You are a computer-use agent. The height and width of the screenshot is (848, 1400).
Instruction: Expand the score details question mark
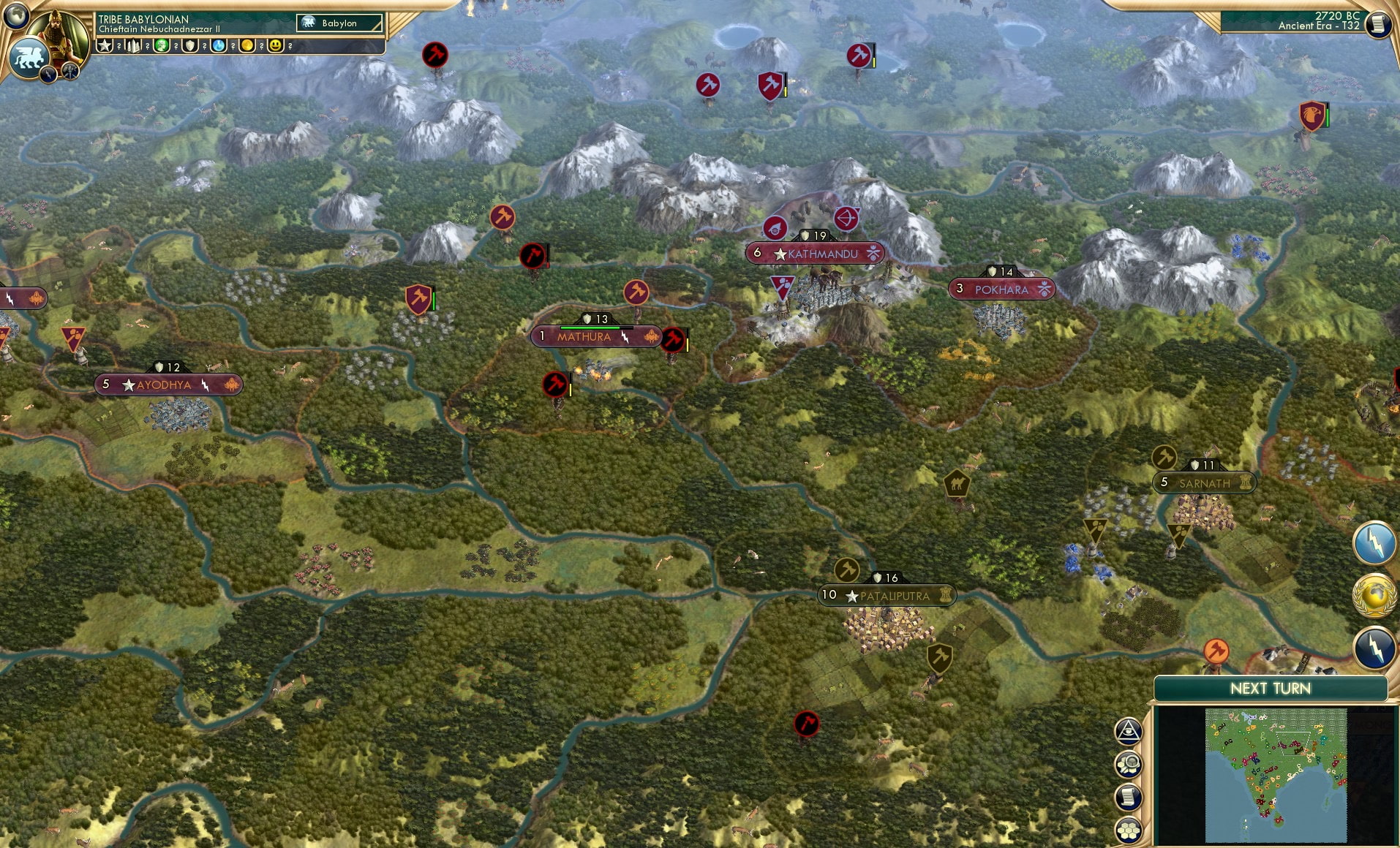[x=119, y=45]
